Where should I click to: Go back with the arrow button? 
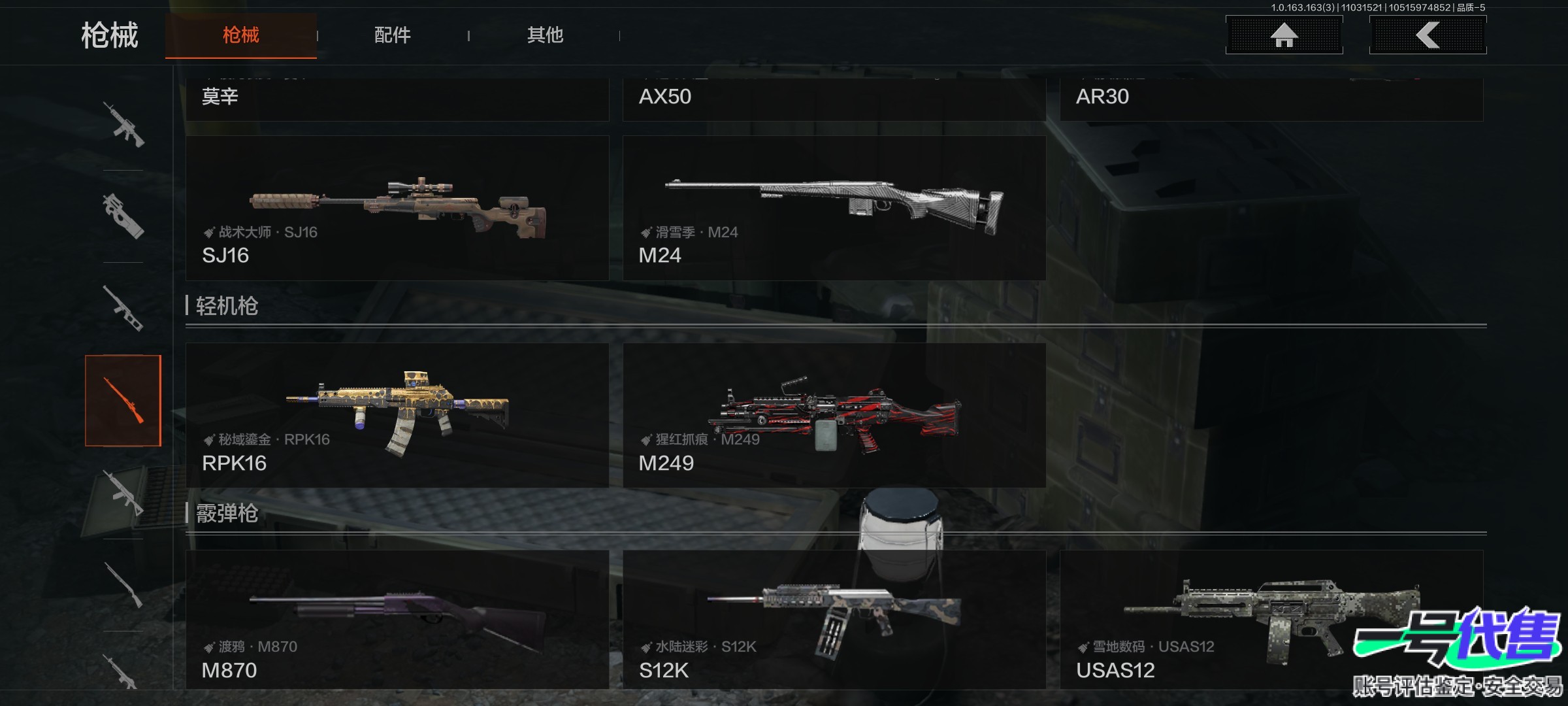1428,35
